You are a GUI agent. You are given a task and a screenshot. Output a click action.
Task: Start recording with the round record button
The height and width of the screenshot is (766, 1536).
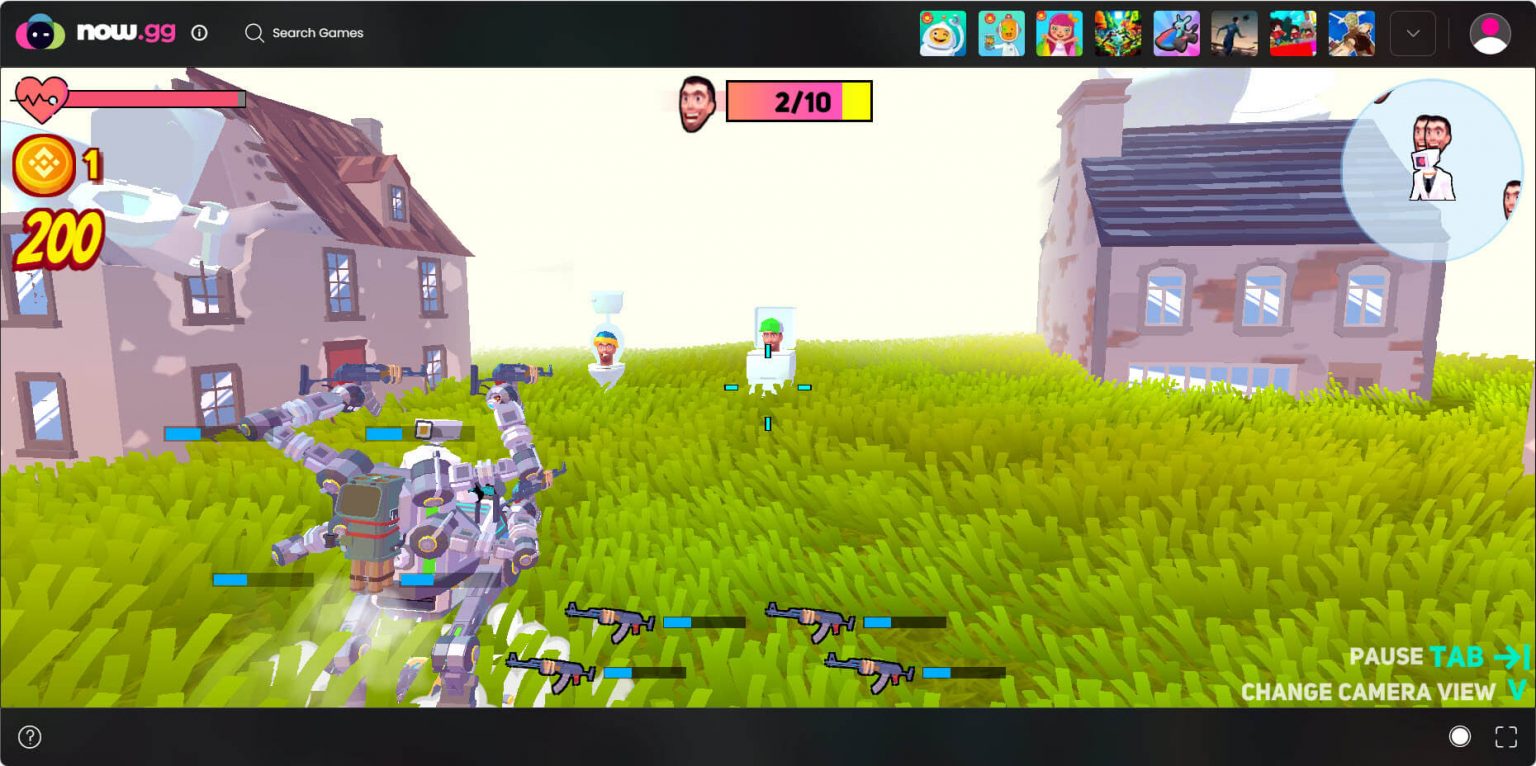pyautogui.click(x=1459, y=737)
